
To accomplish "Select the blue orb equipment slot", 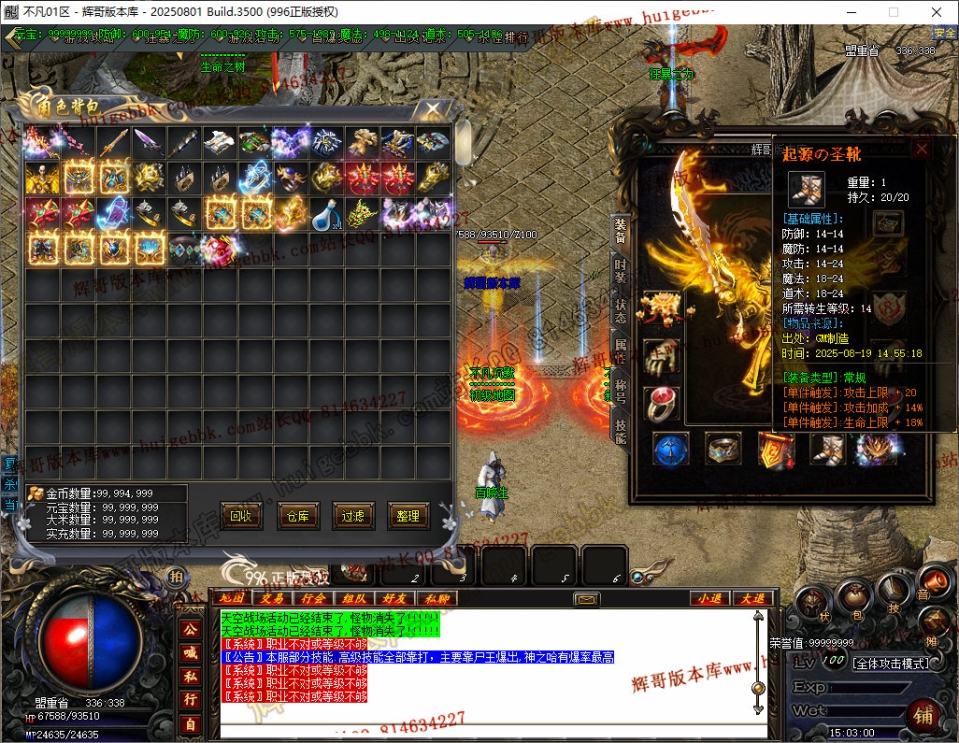I will click(670, 449).
